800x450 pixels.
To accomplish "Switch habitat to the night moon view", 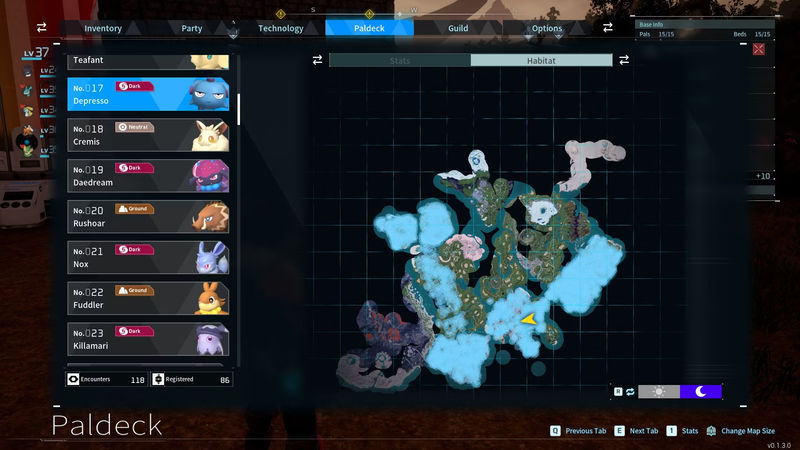I will point(701,392).
